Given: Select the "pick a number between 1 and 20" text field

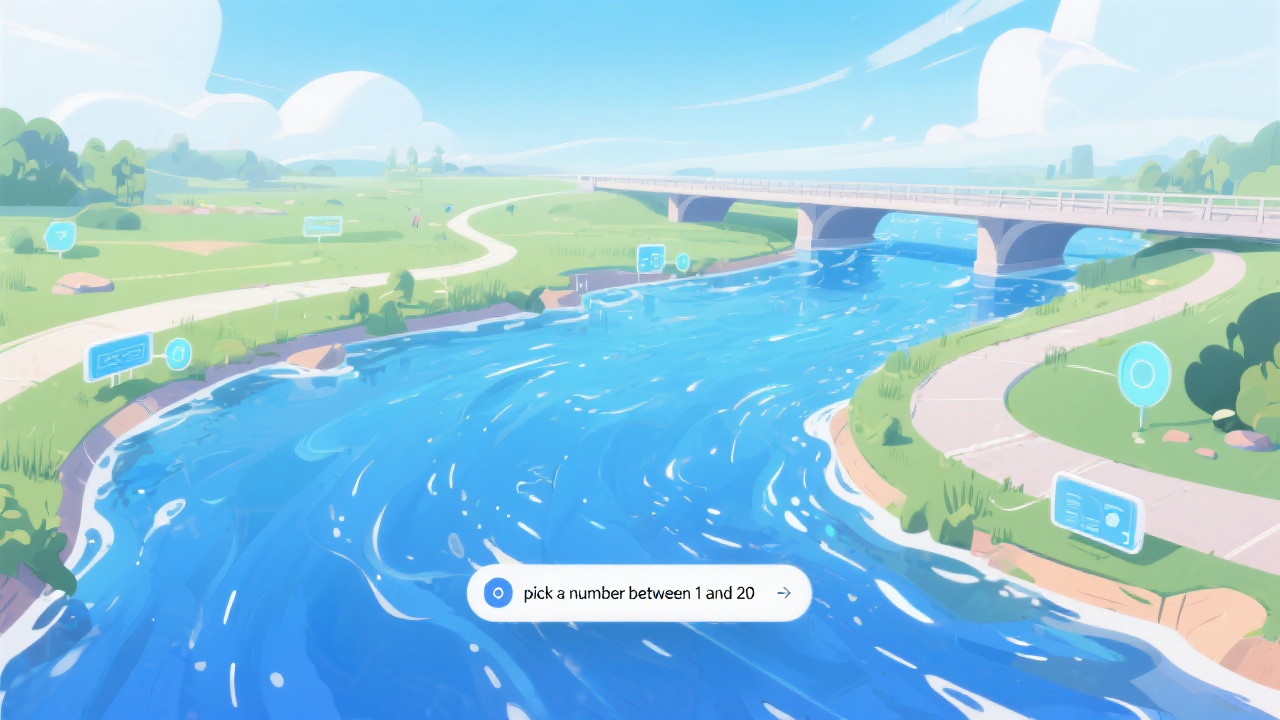Looking at the screenshot, I should click(638, 593).
